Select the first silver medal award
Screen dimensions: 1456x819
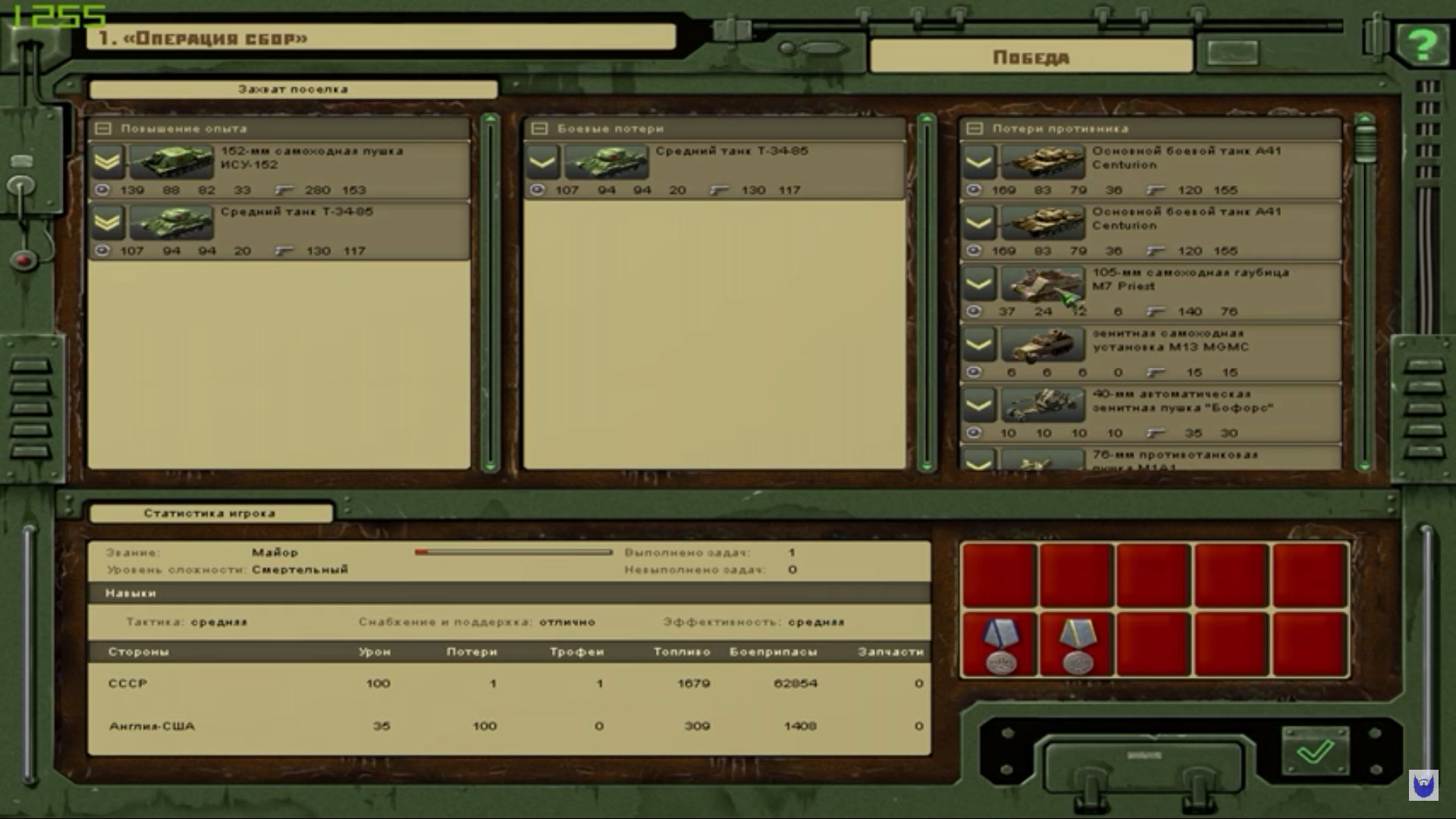coord(999,645)
